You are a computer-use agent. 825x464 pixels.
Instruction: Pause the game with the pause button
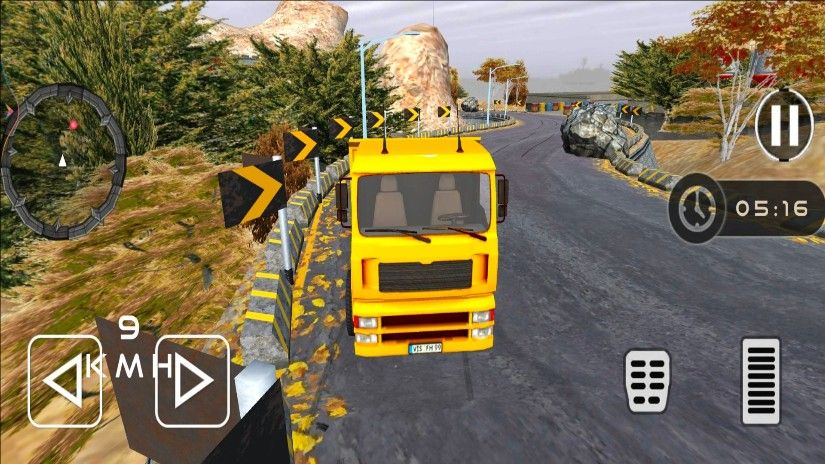pyautogui.click(x=784, y=125)
